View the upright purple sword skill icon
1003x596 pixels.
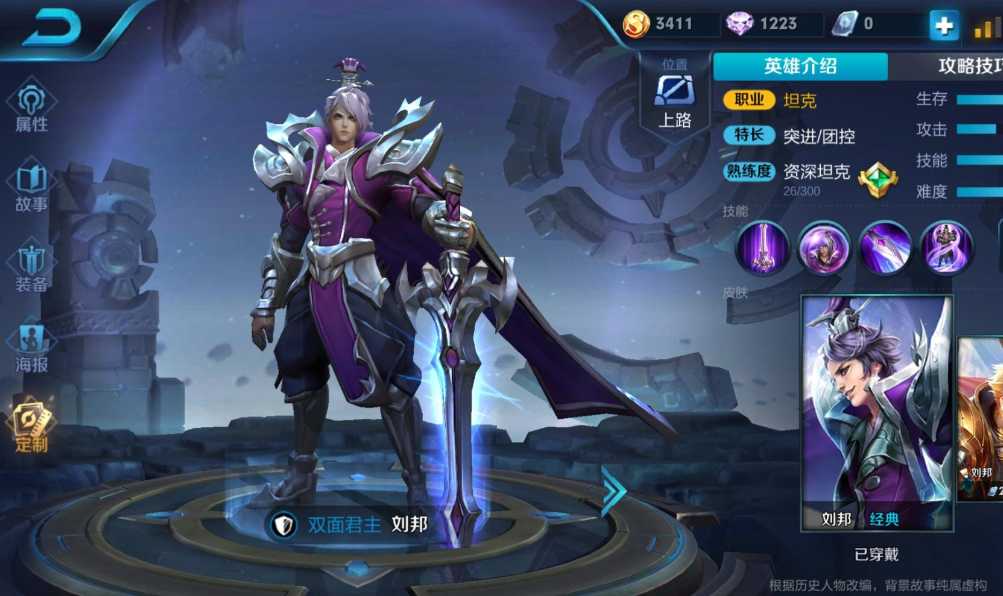coord(763,247)
